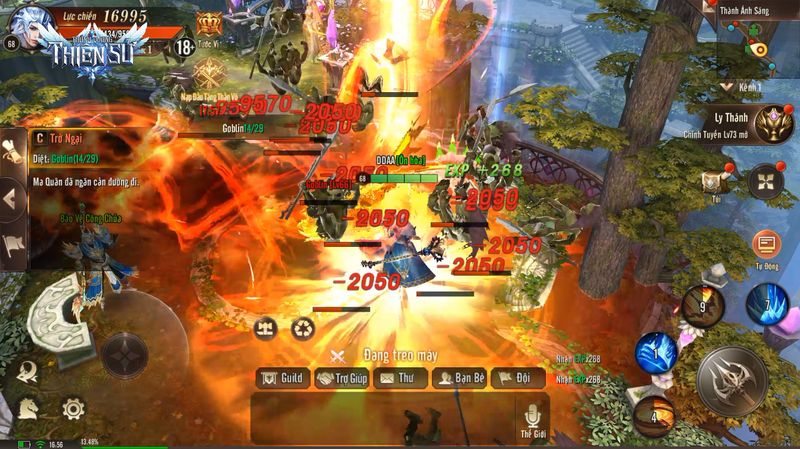Activate the skill with cooldown 9
The width and height of the screenshot is (800, 449).
[x=703, y=306]
